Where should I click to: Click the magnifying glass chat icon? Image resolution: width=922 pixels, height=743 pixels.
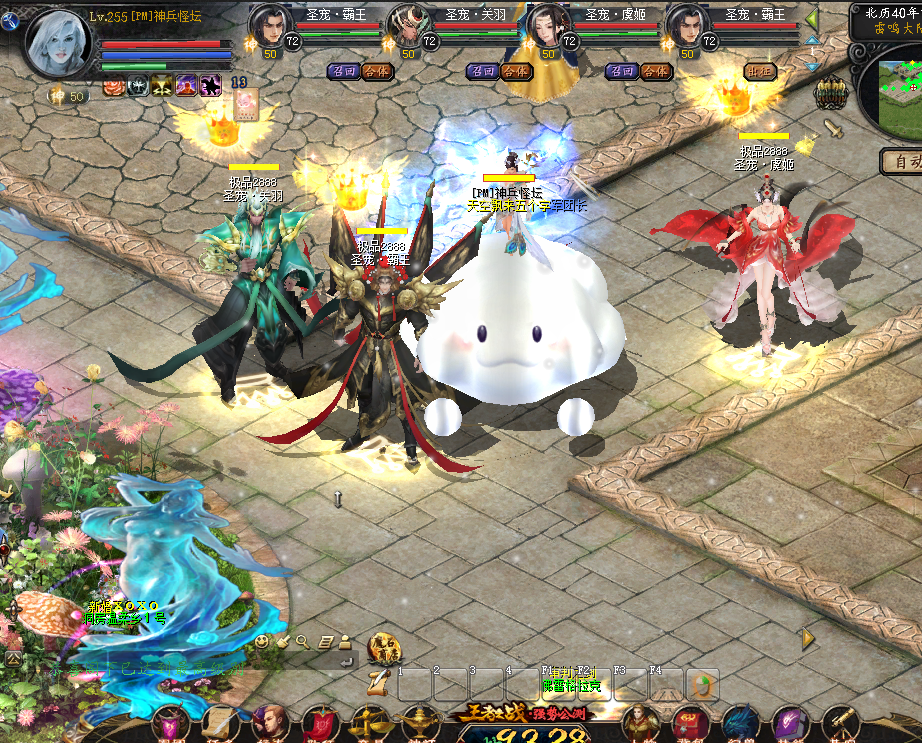302,641
